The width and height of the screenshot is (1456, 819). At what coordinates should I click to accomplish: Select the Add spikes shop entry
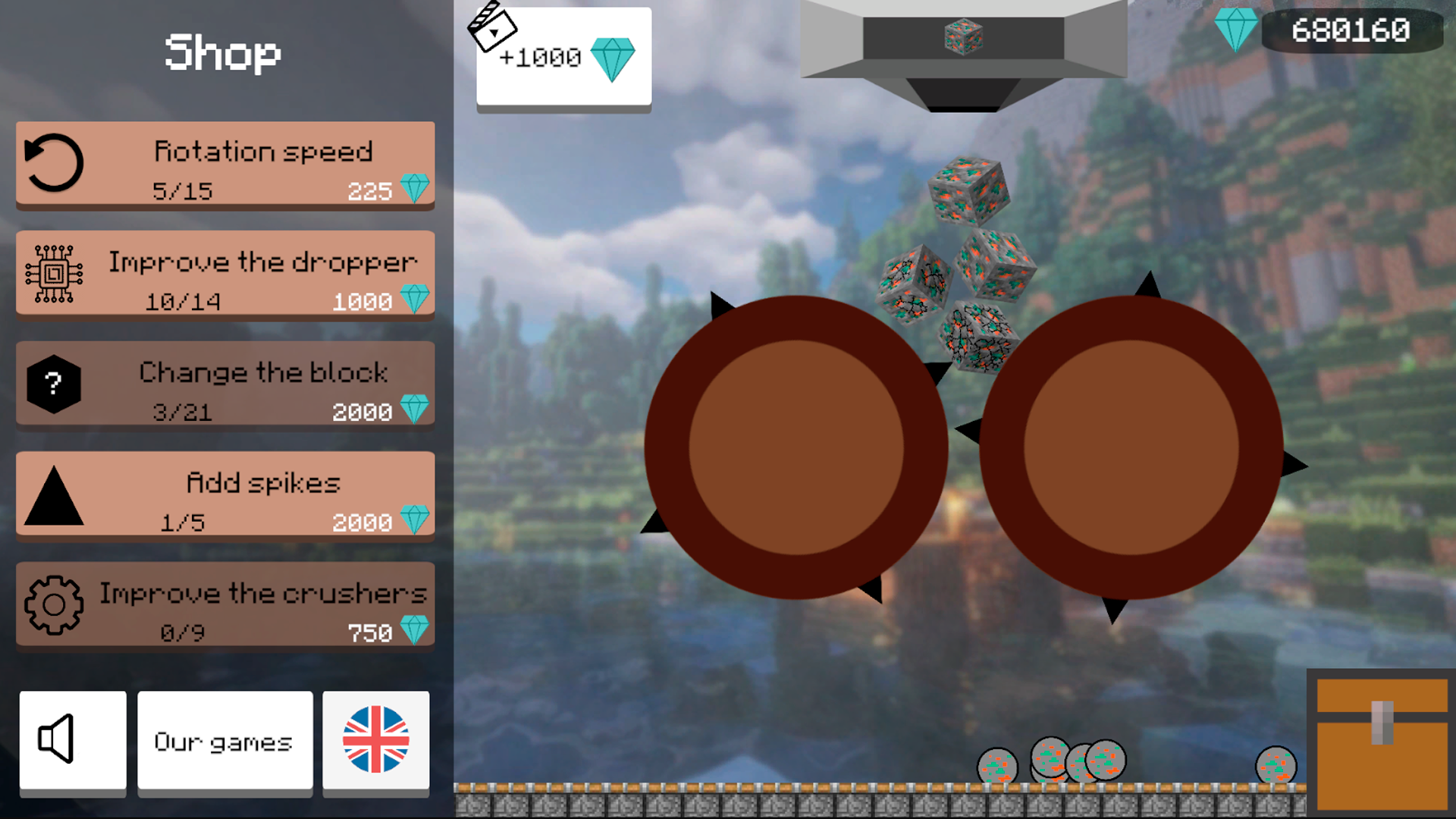pyautogui.click(x=224, y=497)
